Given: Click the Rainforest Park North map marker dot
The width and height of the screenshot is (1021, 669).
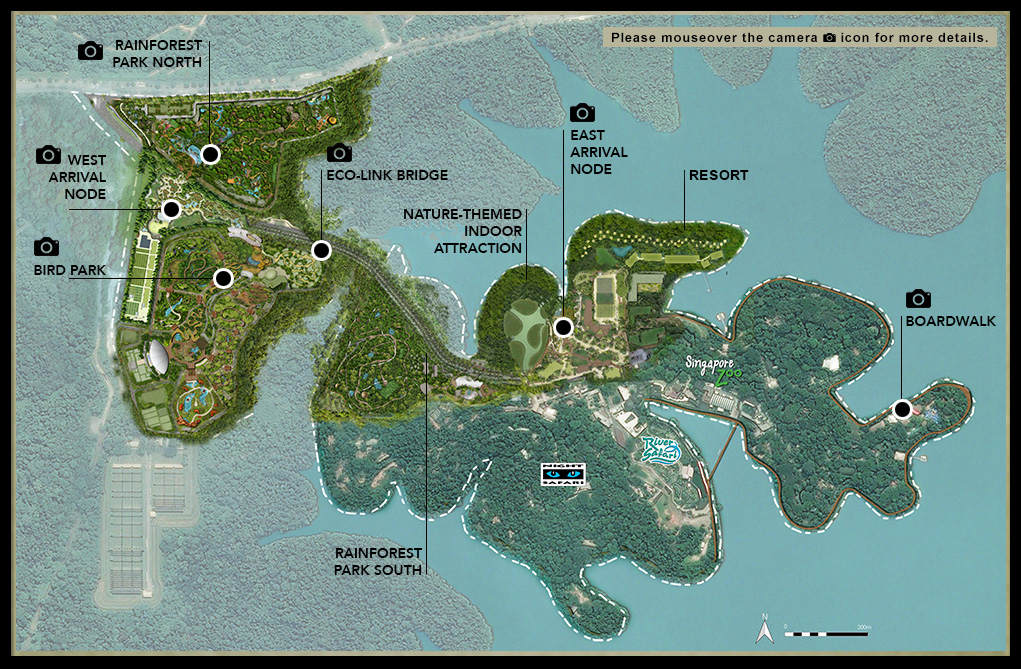Looking at the screenshot, I should point(210,154).
